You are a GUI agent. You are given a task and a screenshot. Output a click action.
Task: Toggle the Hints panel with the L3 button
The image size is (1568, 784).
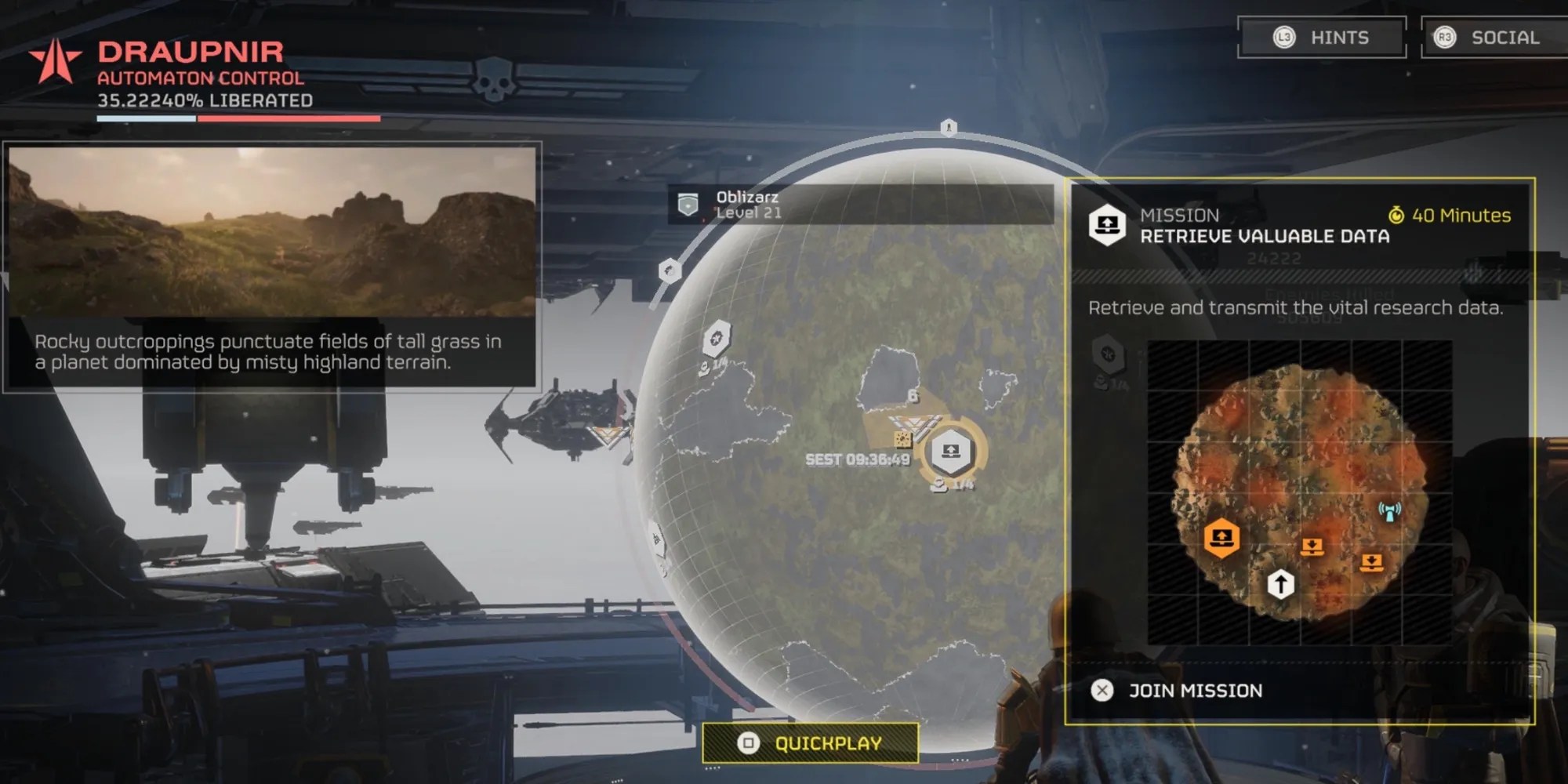tap(1321, 38)
